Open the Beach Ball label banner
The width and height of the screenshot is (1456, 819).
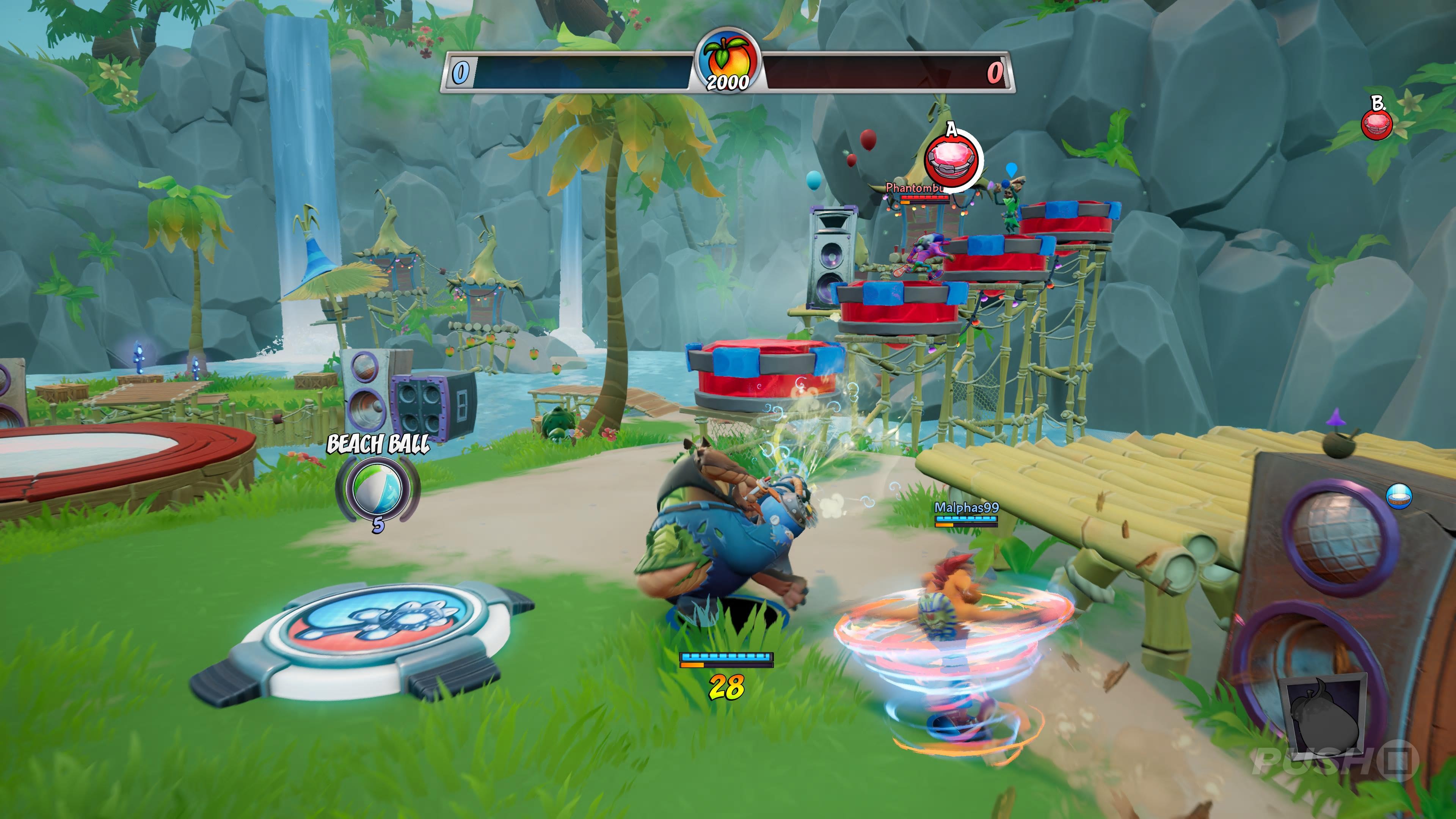(378, 444)
